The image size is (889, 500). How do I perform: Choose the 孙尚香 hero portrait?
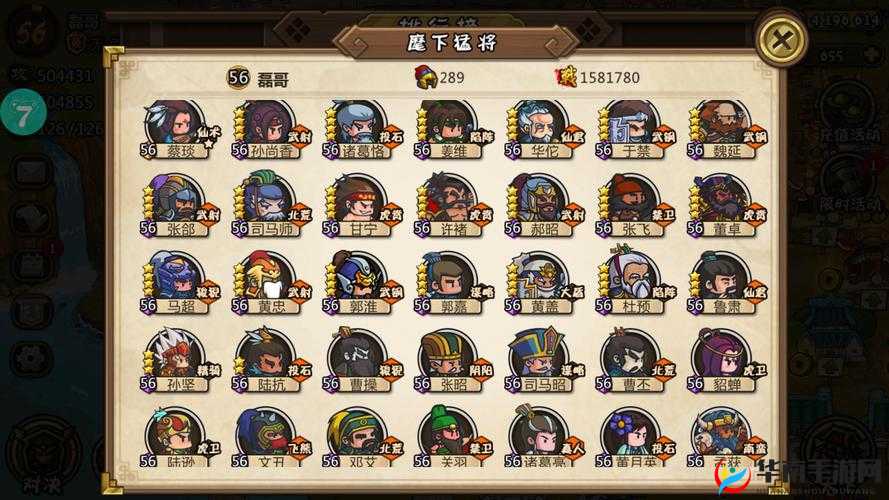pos(267,126)
